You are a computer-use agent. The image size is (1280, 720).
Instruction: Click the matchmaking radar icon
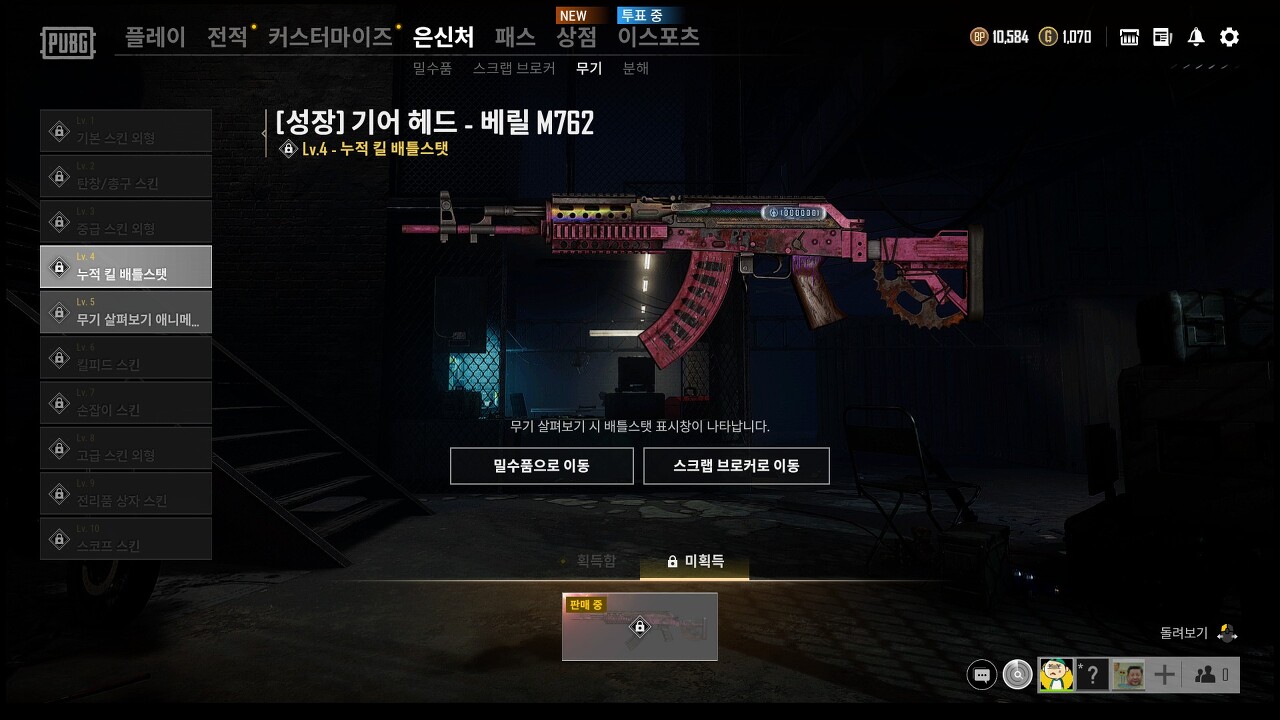(1017, 674)
